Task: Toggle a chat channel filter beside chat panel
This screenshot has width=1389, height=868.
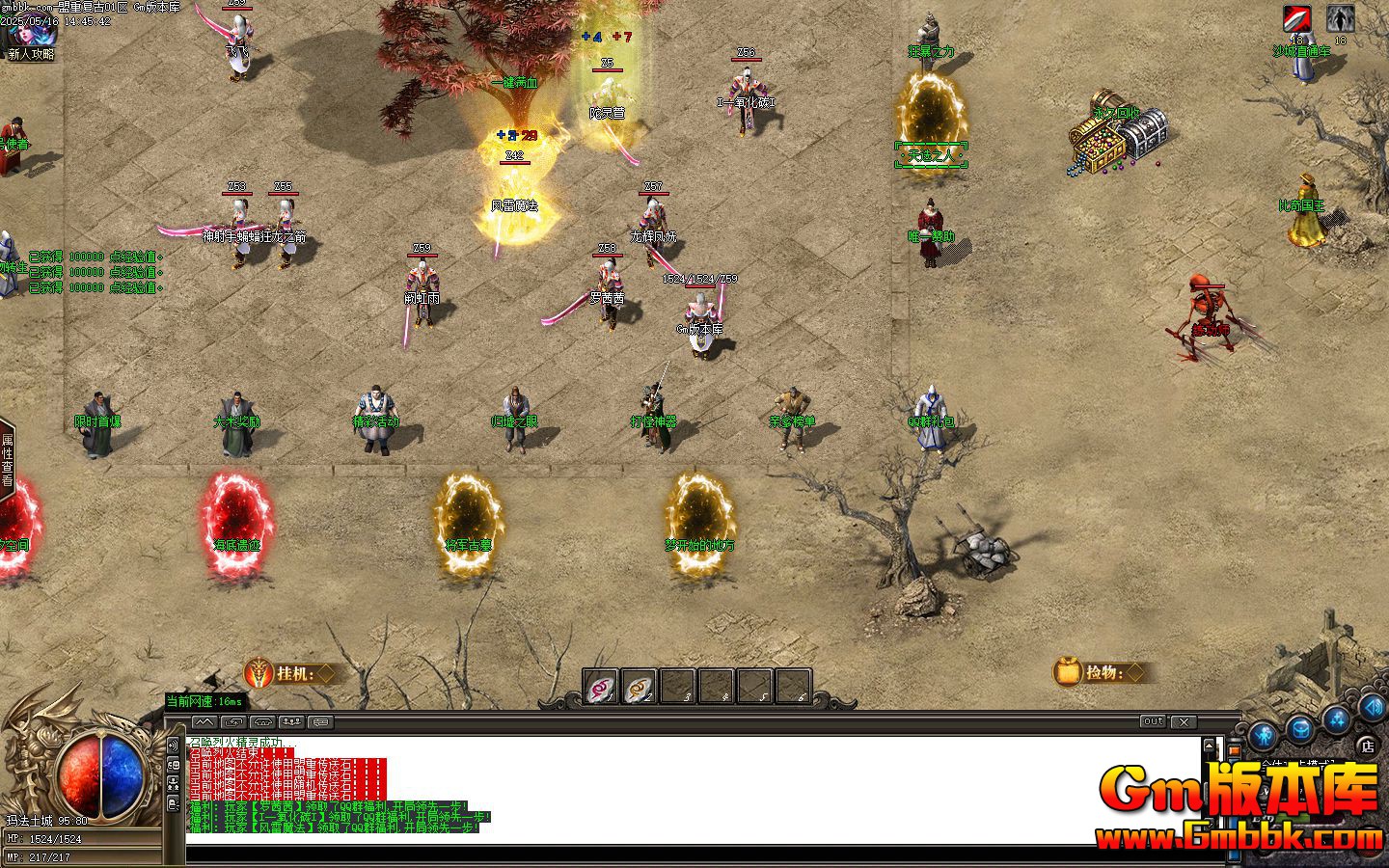Action: point(173,746)
